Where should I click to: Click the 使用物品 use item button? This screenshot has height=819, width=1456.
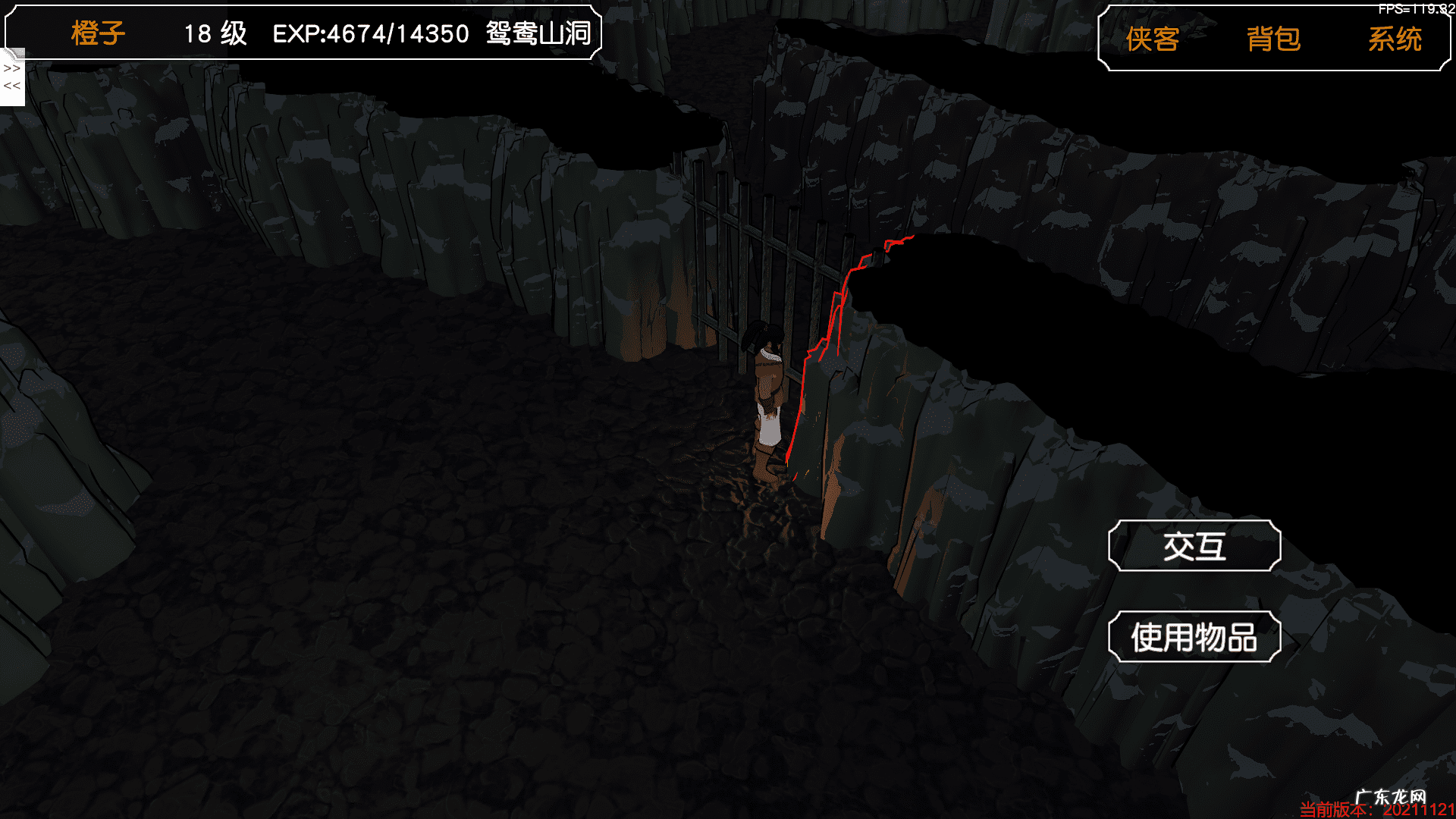(x=1194, y=637)
